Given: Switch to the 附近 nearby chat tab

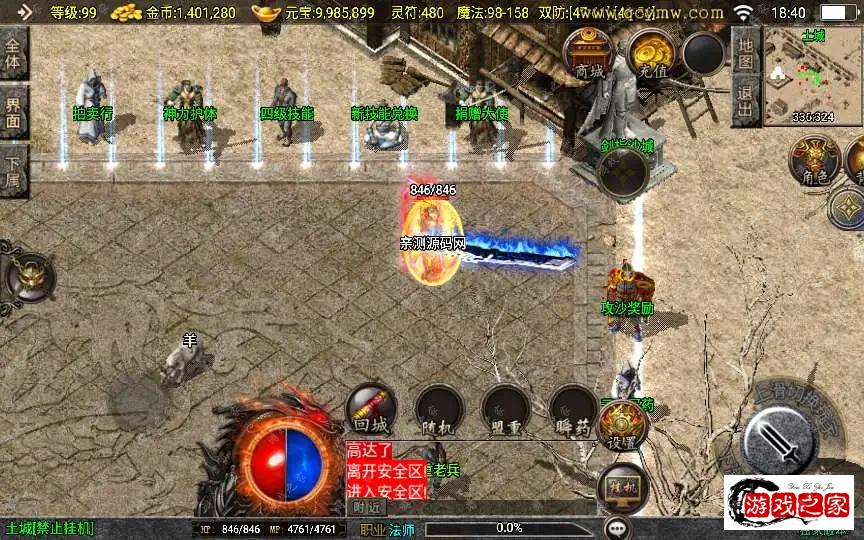Looking at the screenshot, I should (367, 508).
